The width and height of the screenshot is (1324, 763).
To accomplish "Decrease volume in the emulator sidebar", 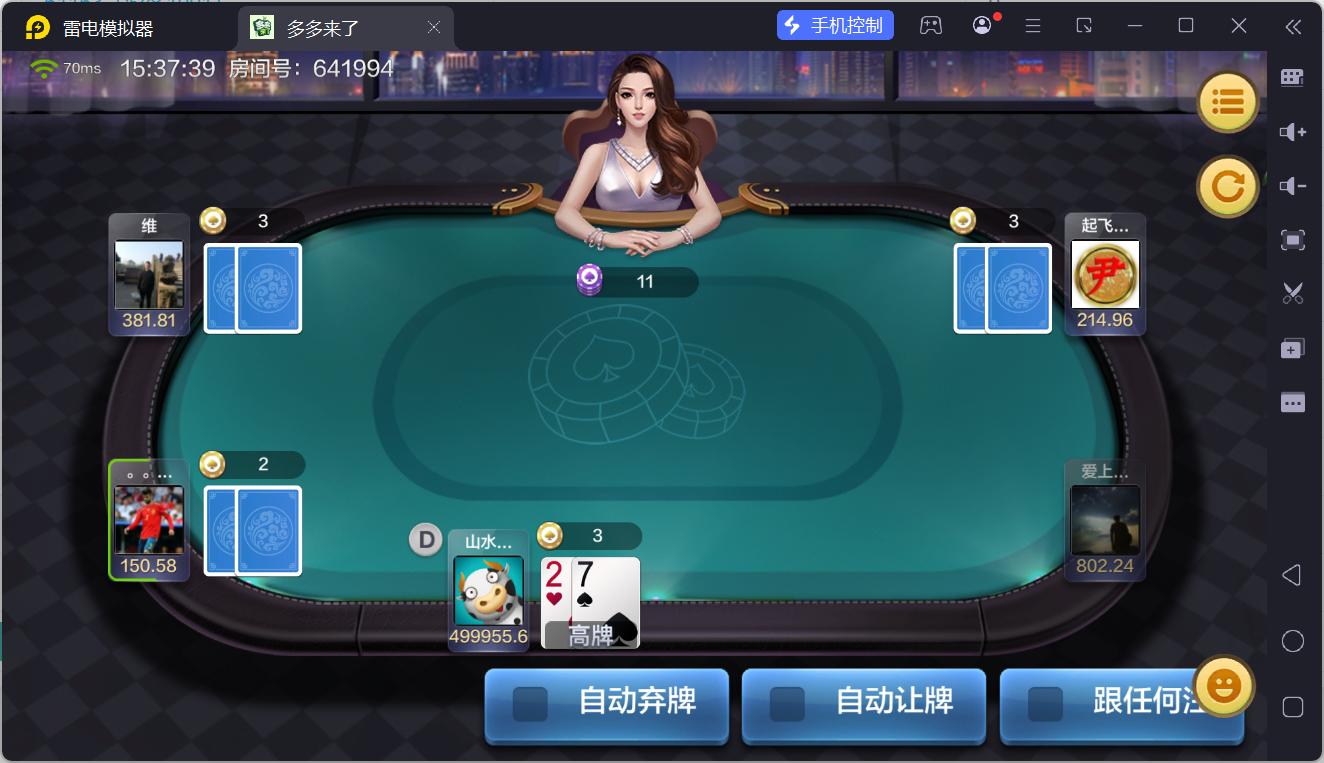I will (1293, 185).
